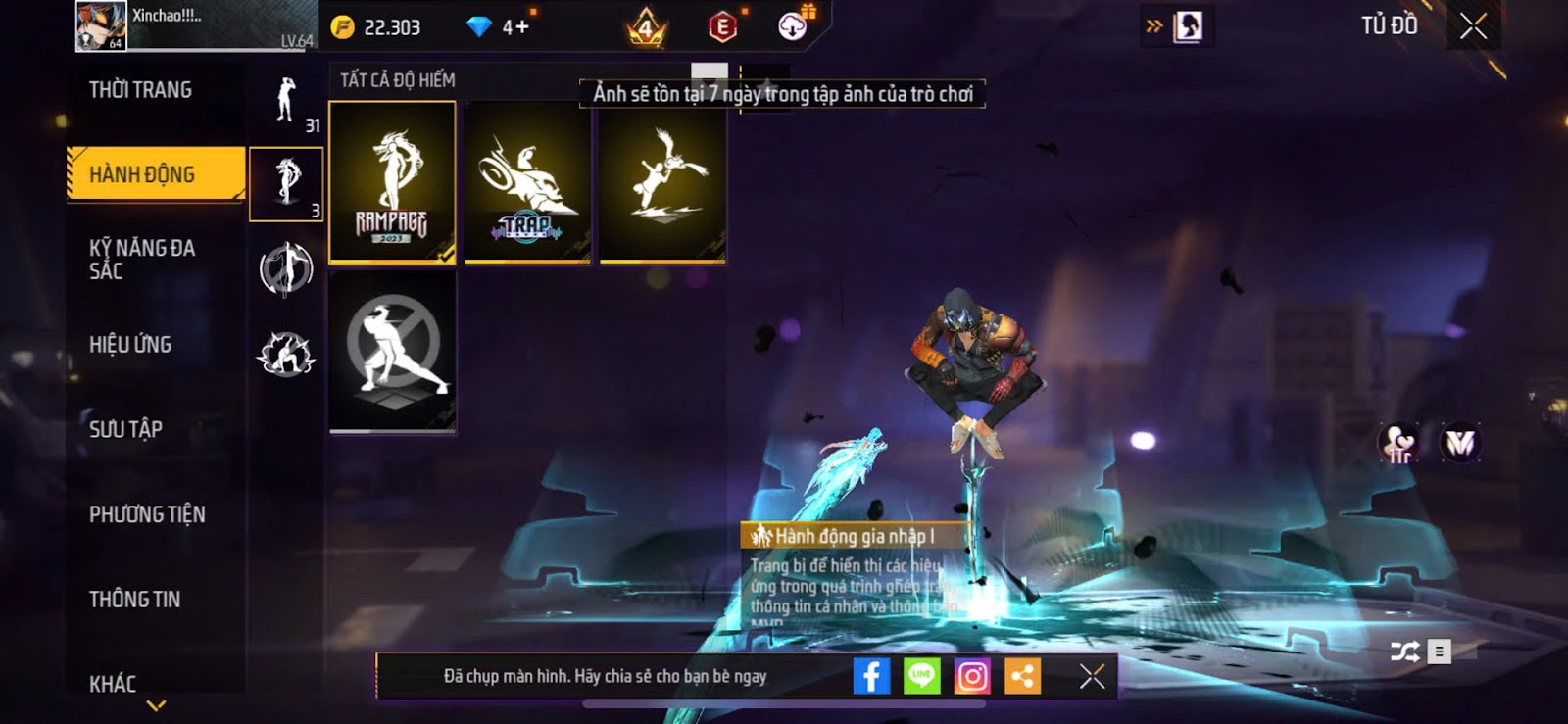Screen dimensions: 1568x724
Task: Open the Hiệu Ứng section
Action: pyautogui.click(x=131, y=345)
